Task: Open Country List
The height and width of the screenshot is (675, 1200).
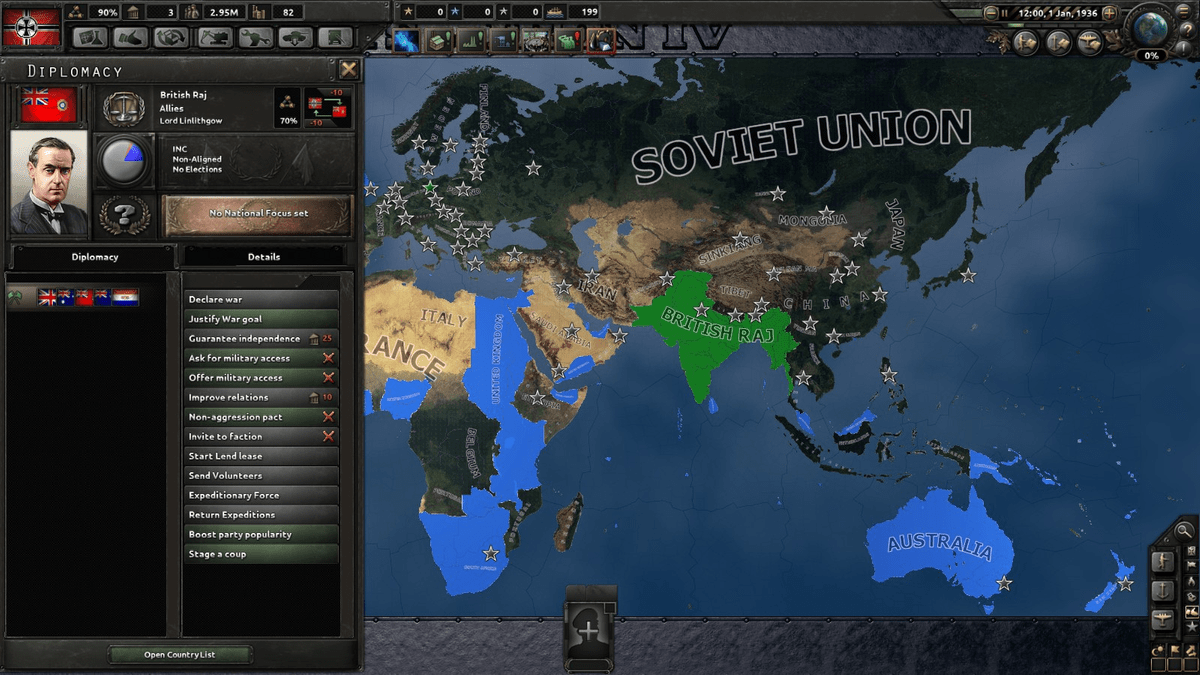Action: pos(179,655)
